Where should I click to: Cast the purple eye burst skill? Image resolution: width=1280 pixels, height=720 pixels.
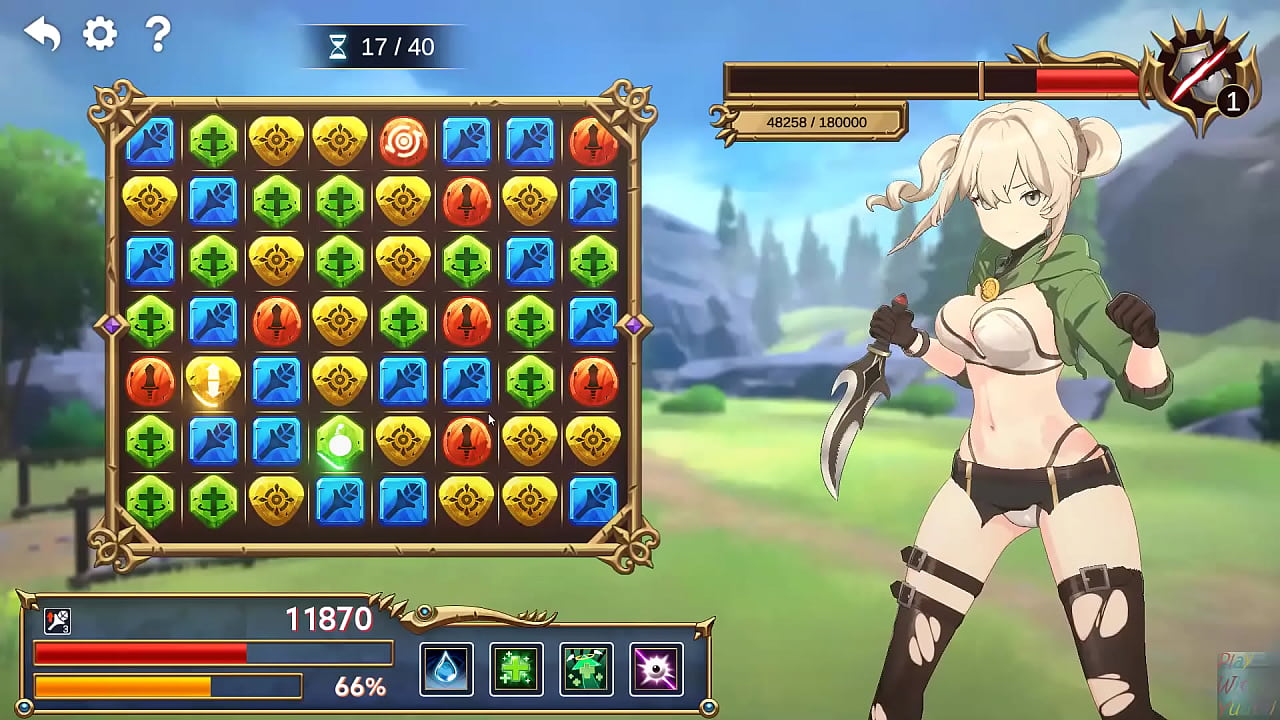pyautogui.click(x=656, y=669)
